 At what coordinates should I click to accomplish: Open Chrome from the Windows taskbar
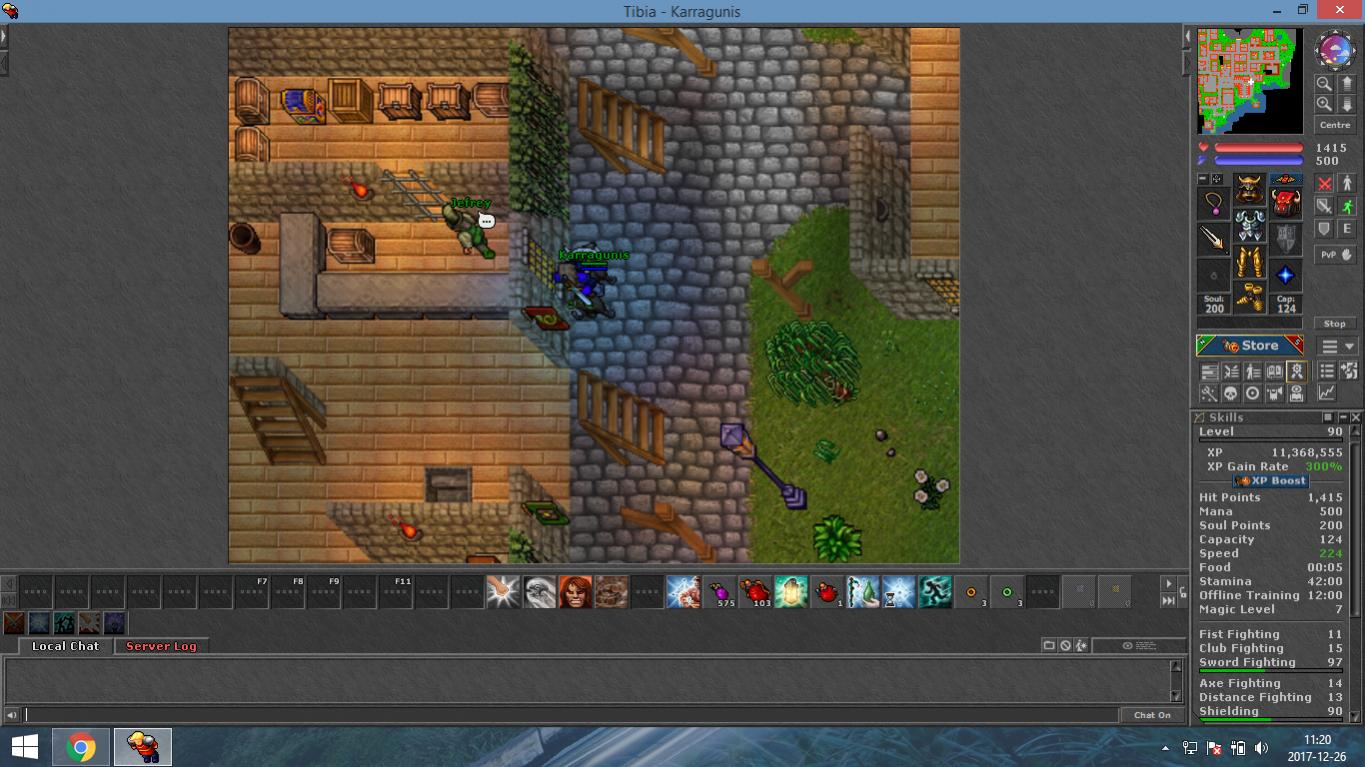click(x=81, y=747)
